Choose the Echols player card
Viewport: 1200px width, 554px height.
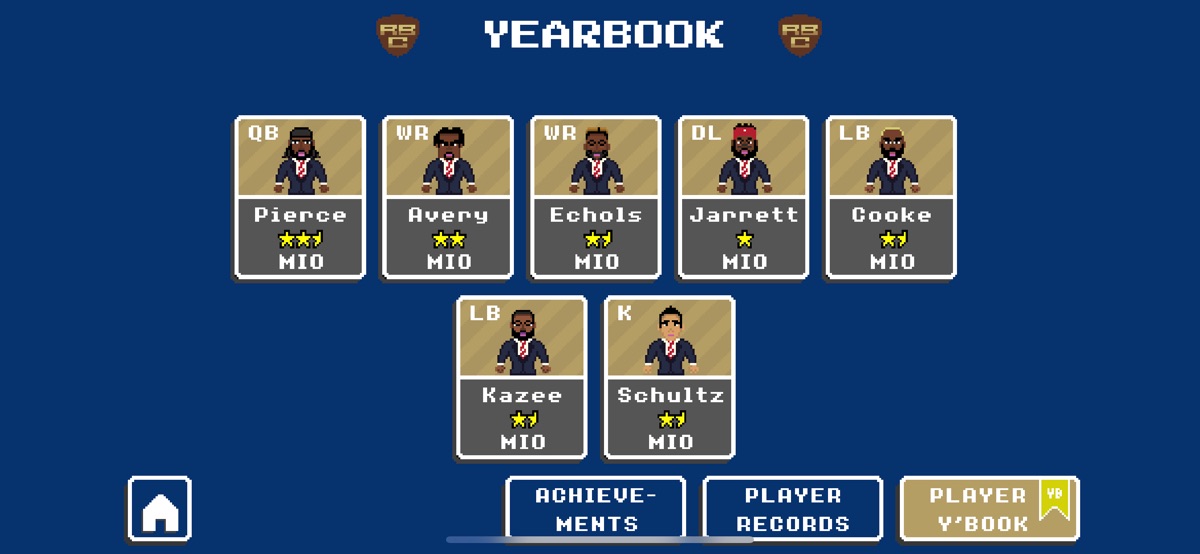tap(595, 197)
